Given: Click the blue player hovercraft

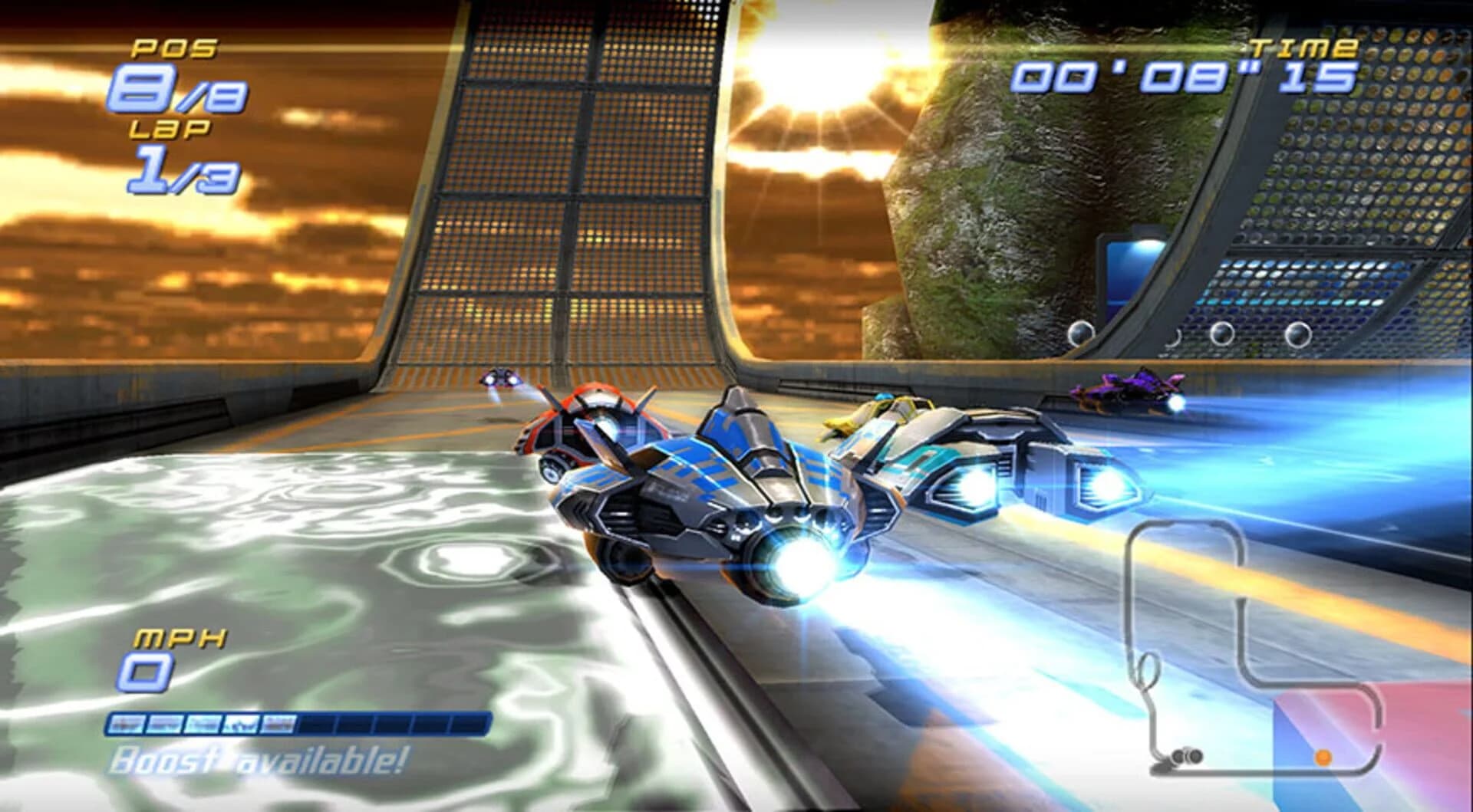Looking at the screenshot, I should [721, 491].
